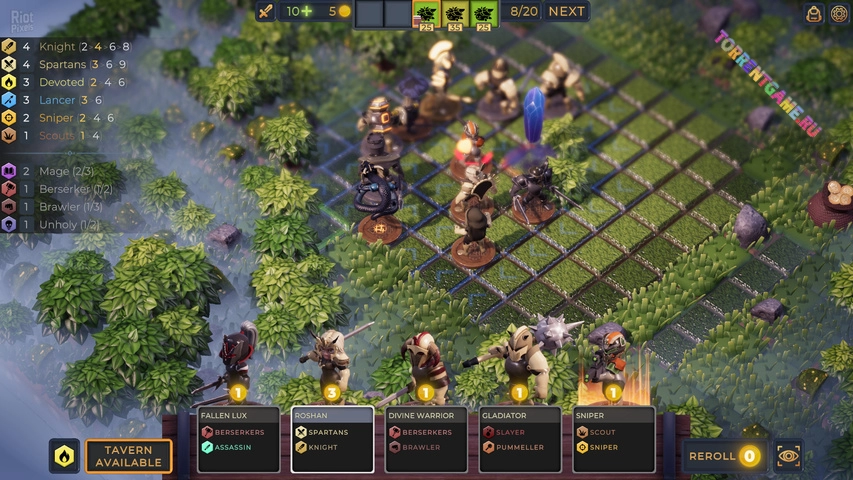Select the Roshan shop card
853x480 pixels.
332,438
